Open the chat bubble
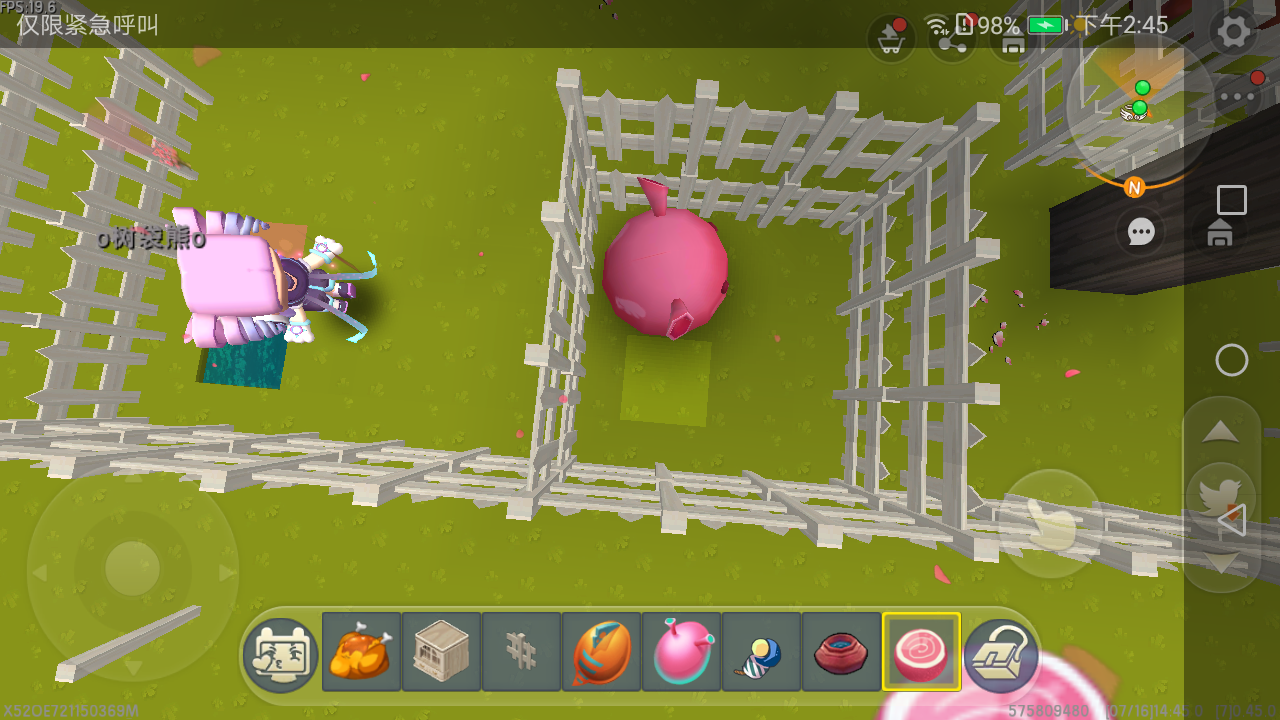This screenshot has width=1280, height=720. [x=1141, y=232]
